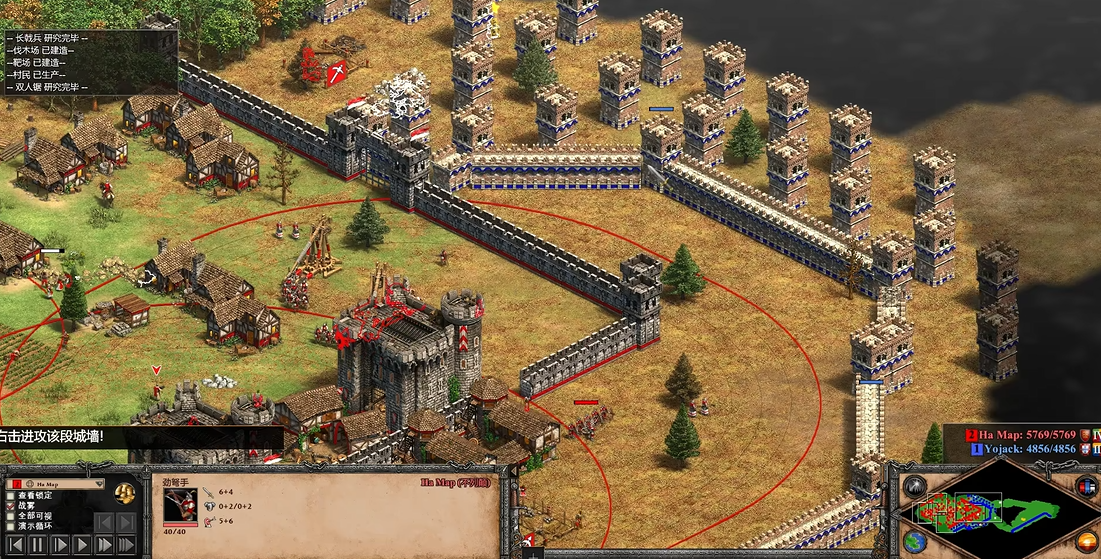Viewport: 1101px width, 559px height.
Task: Switch minimap mode with the globe button
Action: (x=915, y=541)
